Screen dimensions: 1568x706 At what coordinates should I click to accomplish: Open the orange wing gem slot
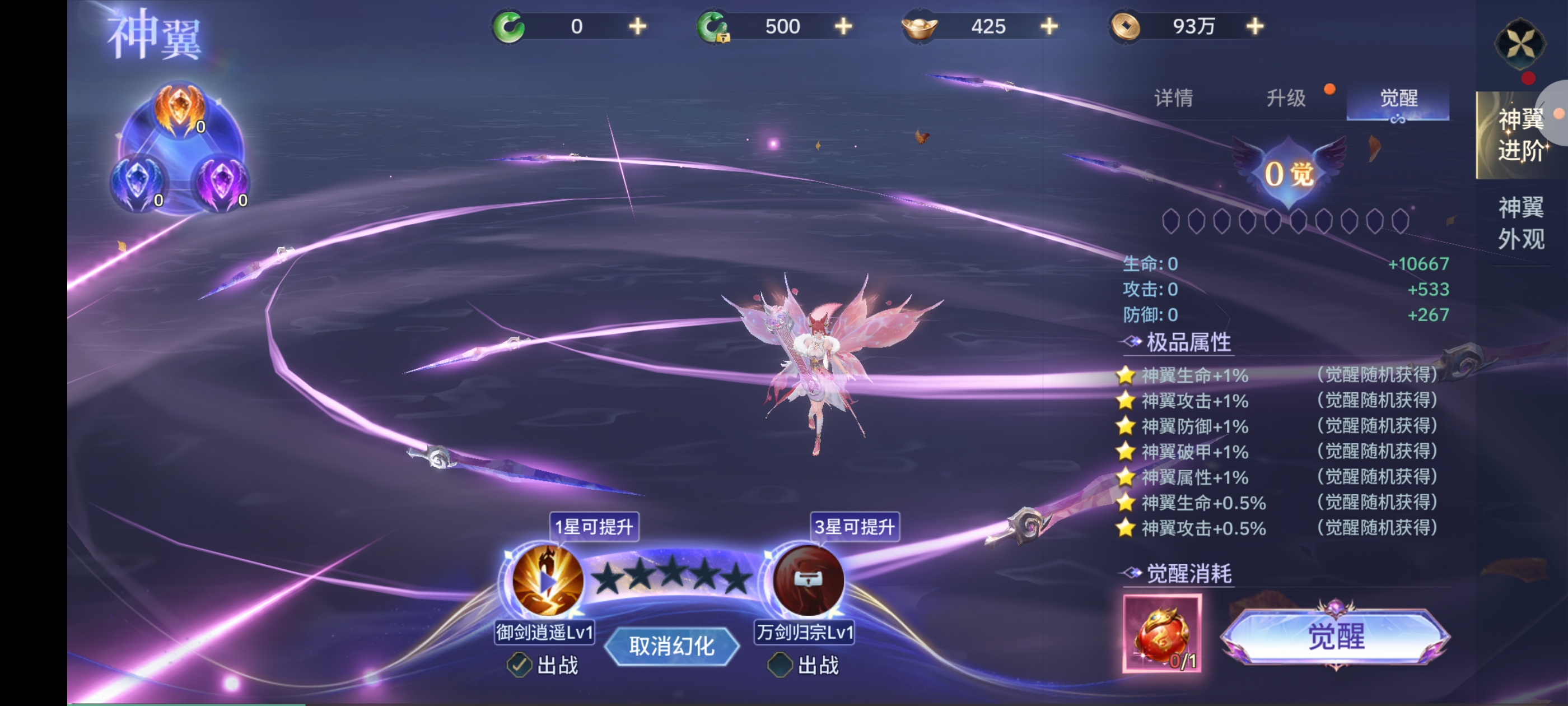179,110
